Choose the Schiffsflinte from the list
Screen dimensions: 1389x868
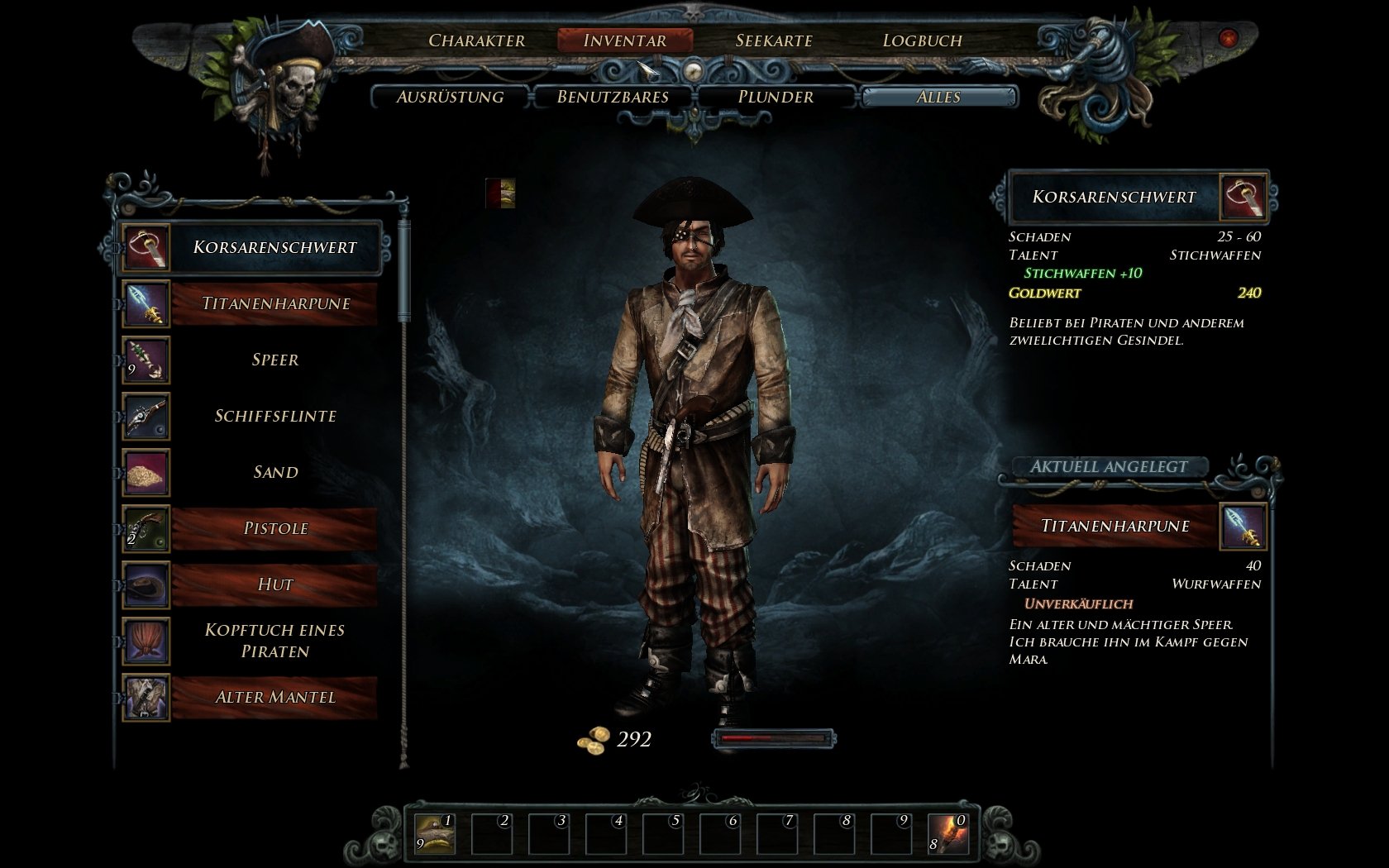274,416
